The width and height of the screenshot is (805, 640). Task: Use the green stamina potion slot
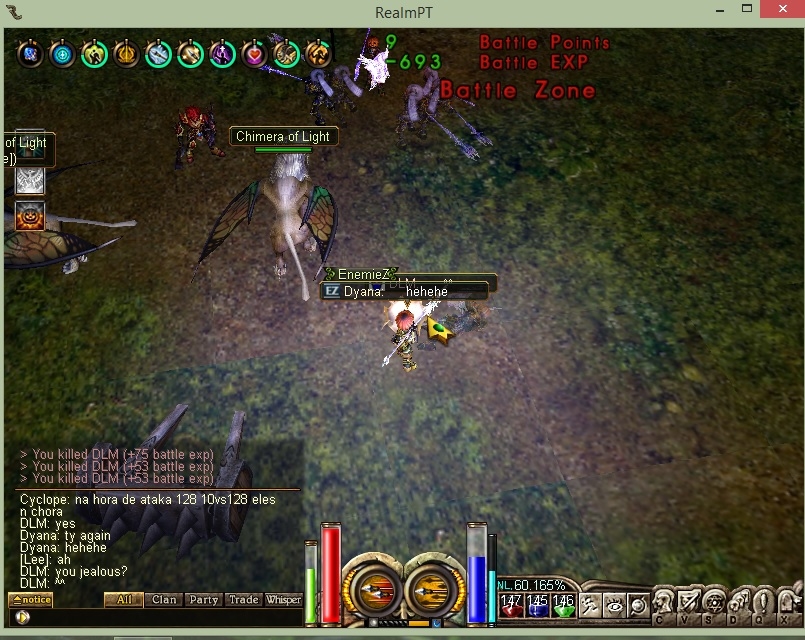(564, 605)
